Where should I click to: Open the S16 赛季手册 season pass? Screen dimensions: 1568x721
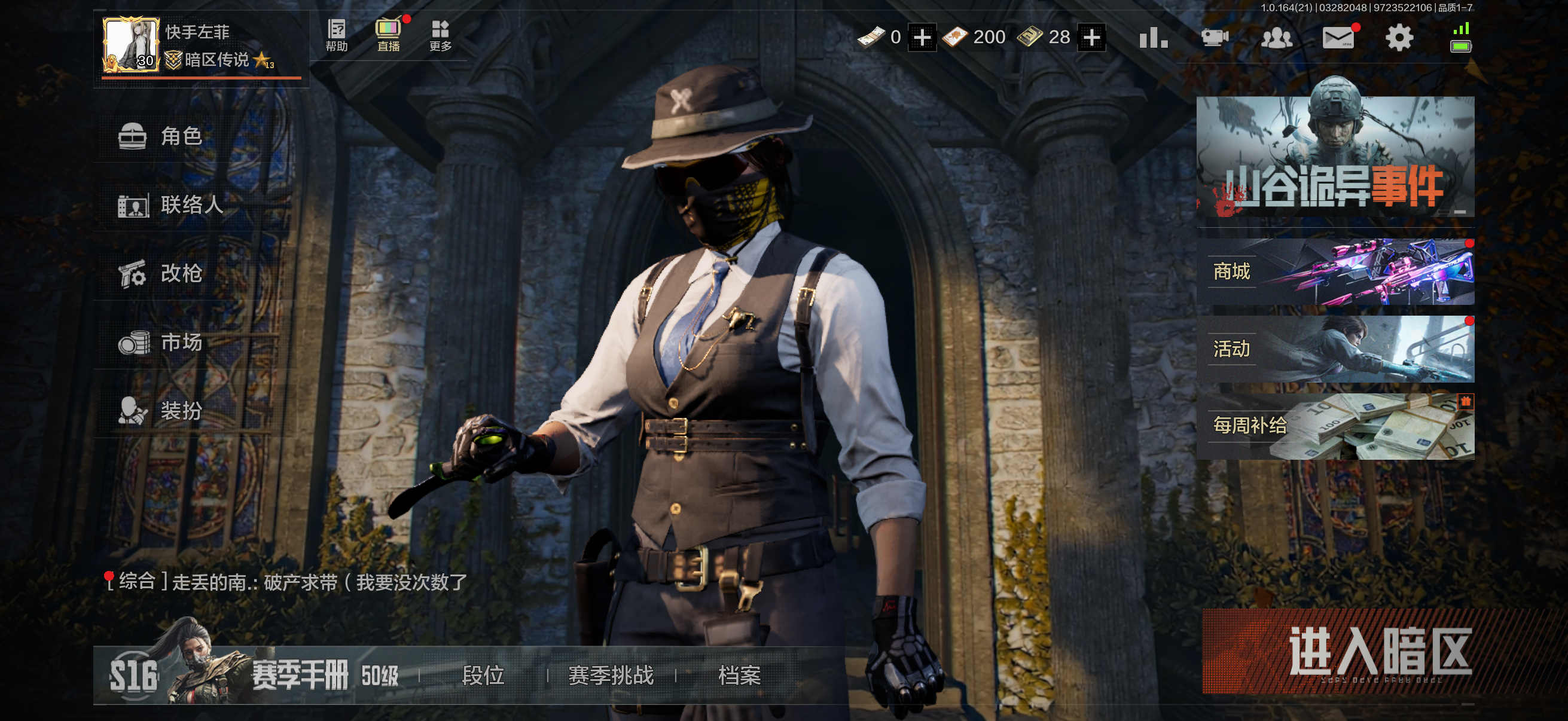tap(252, 675)
